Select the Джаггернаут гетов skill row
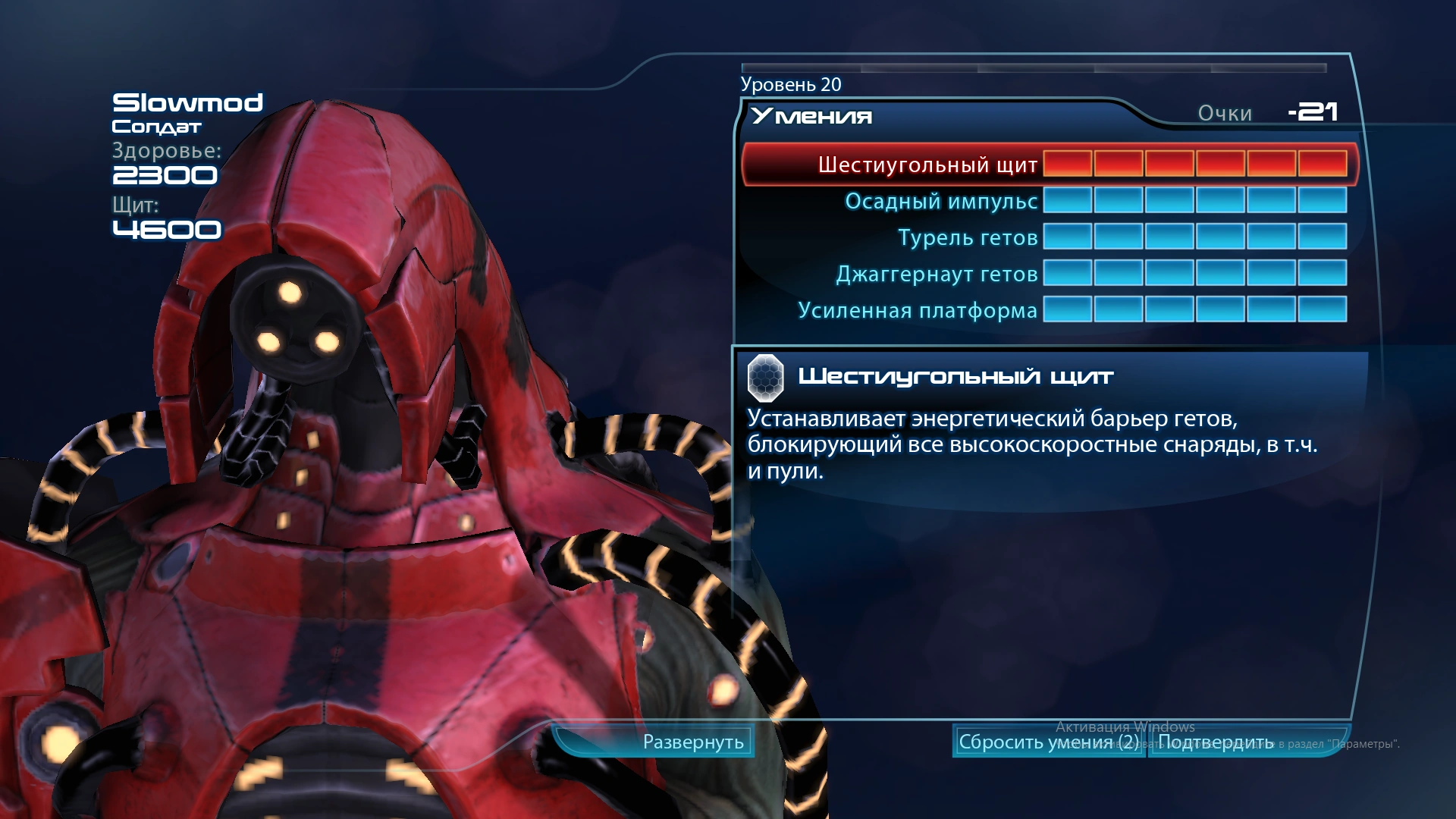1456x819 pixels. tap(937, 274)
